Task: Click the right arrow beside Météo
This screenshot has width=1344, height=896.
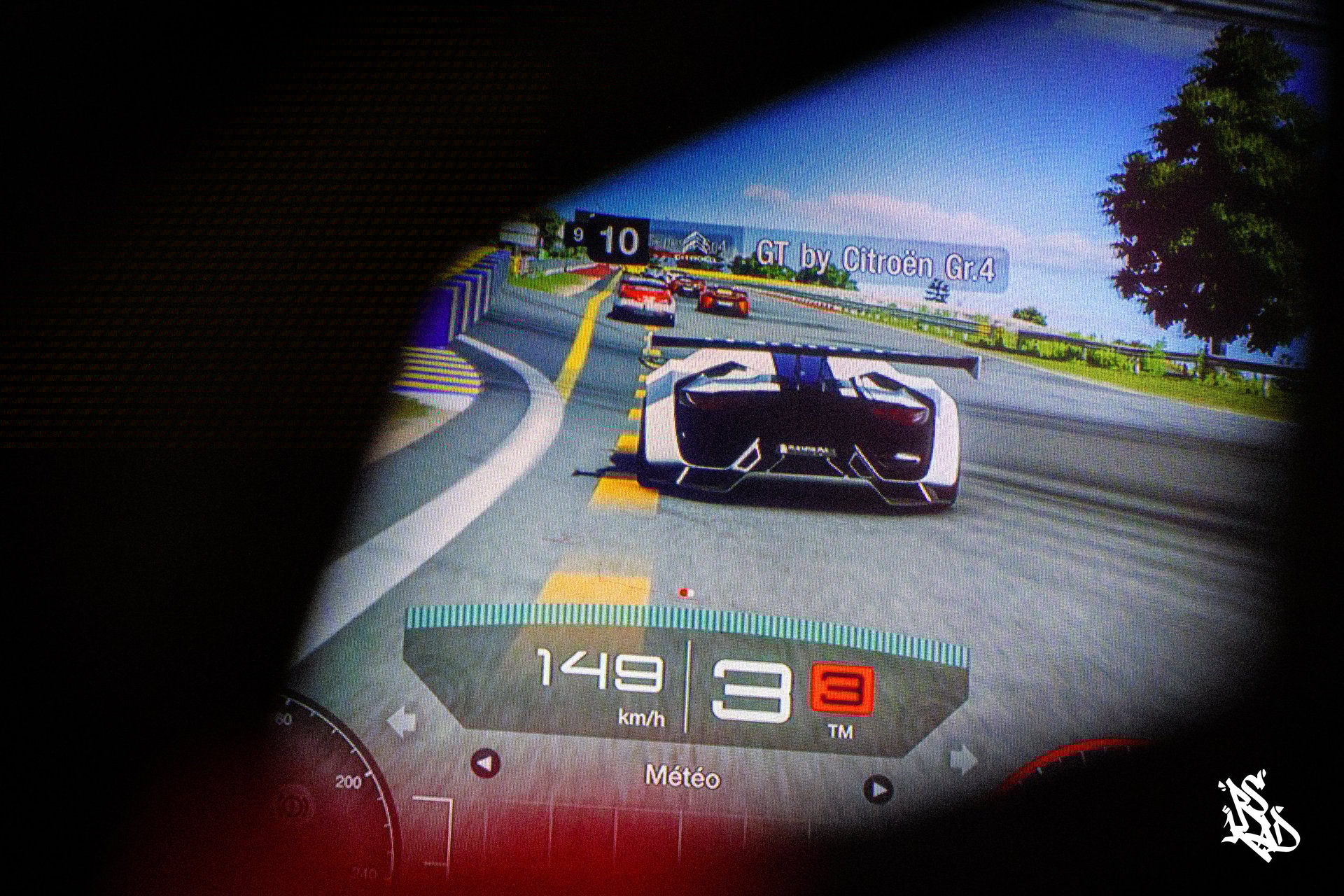Action: click(x=878, y=790)
